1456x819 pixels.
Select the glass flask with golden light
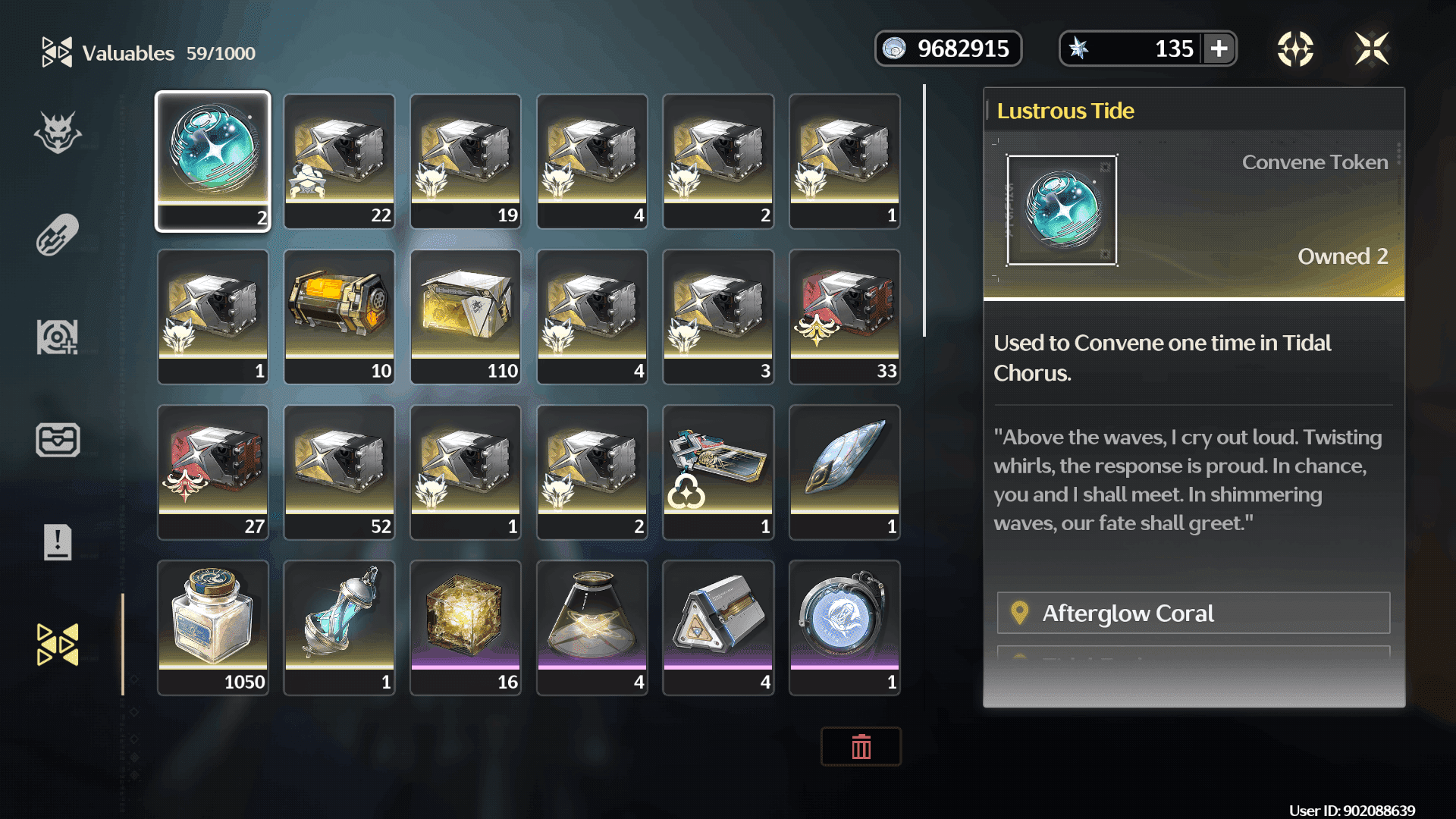coord(592,627)
